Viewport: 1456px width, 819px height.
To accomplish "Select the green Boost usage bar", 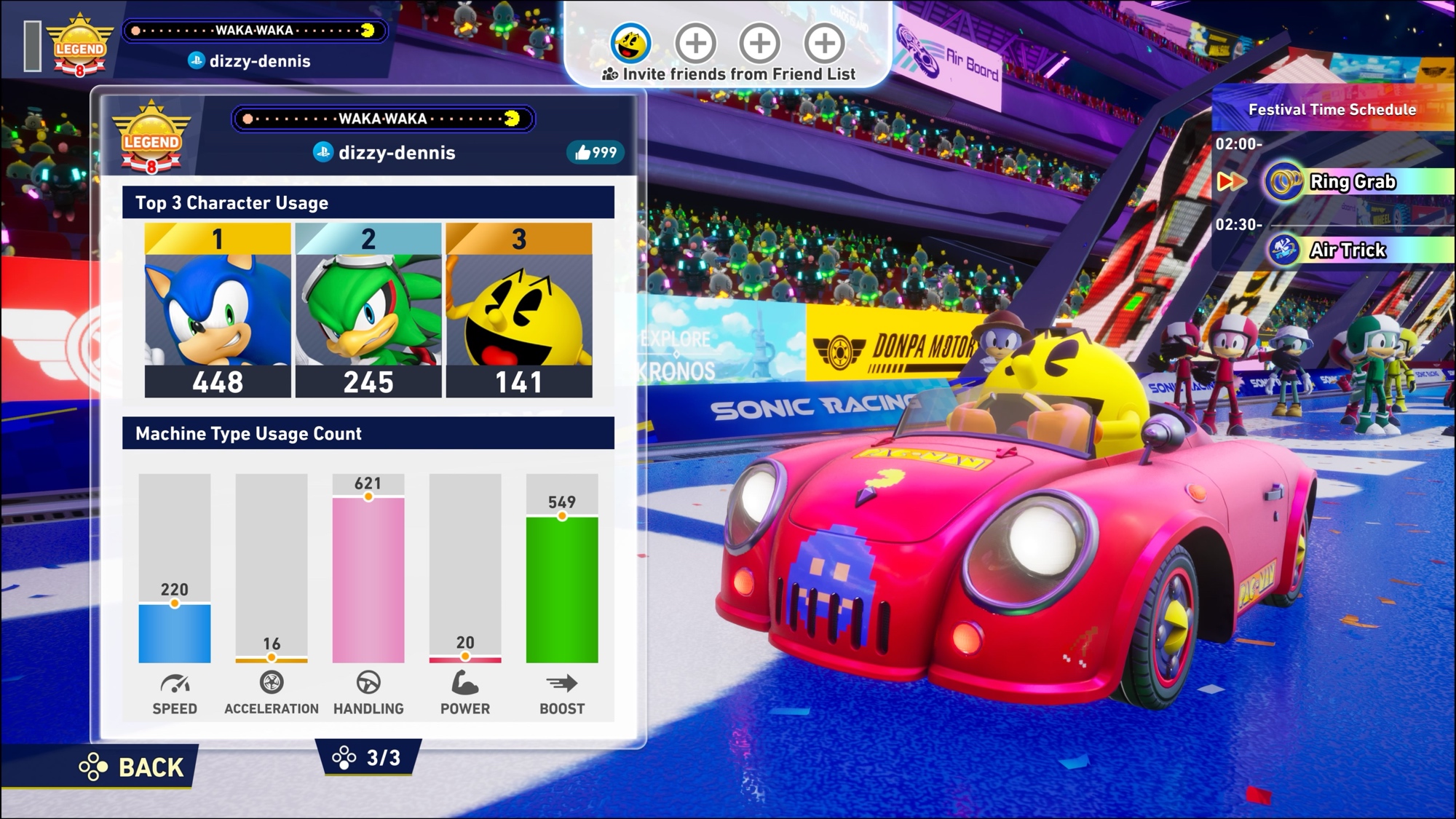I will (x=562, y=589).
